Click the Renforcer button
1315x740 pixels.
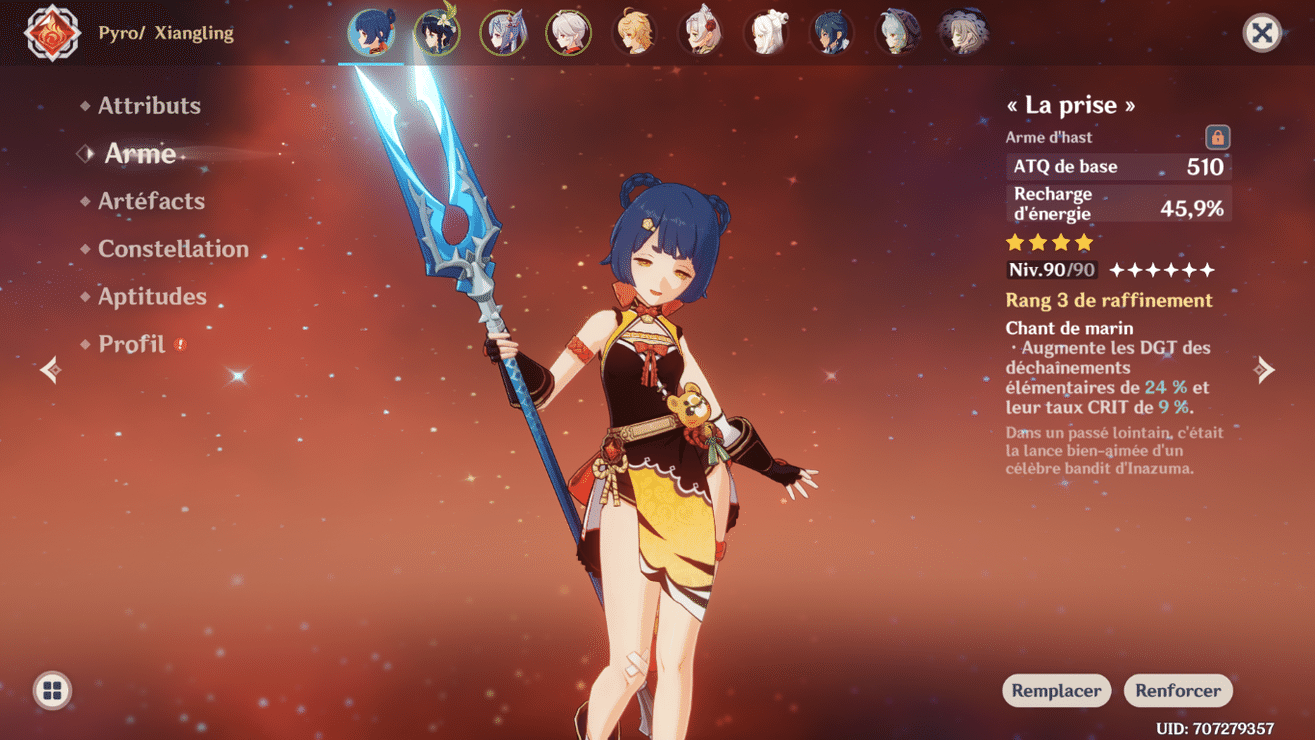[x=1178, y=690]
